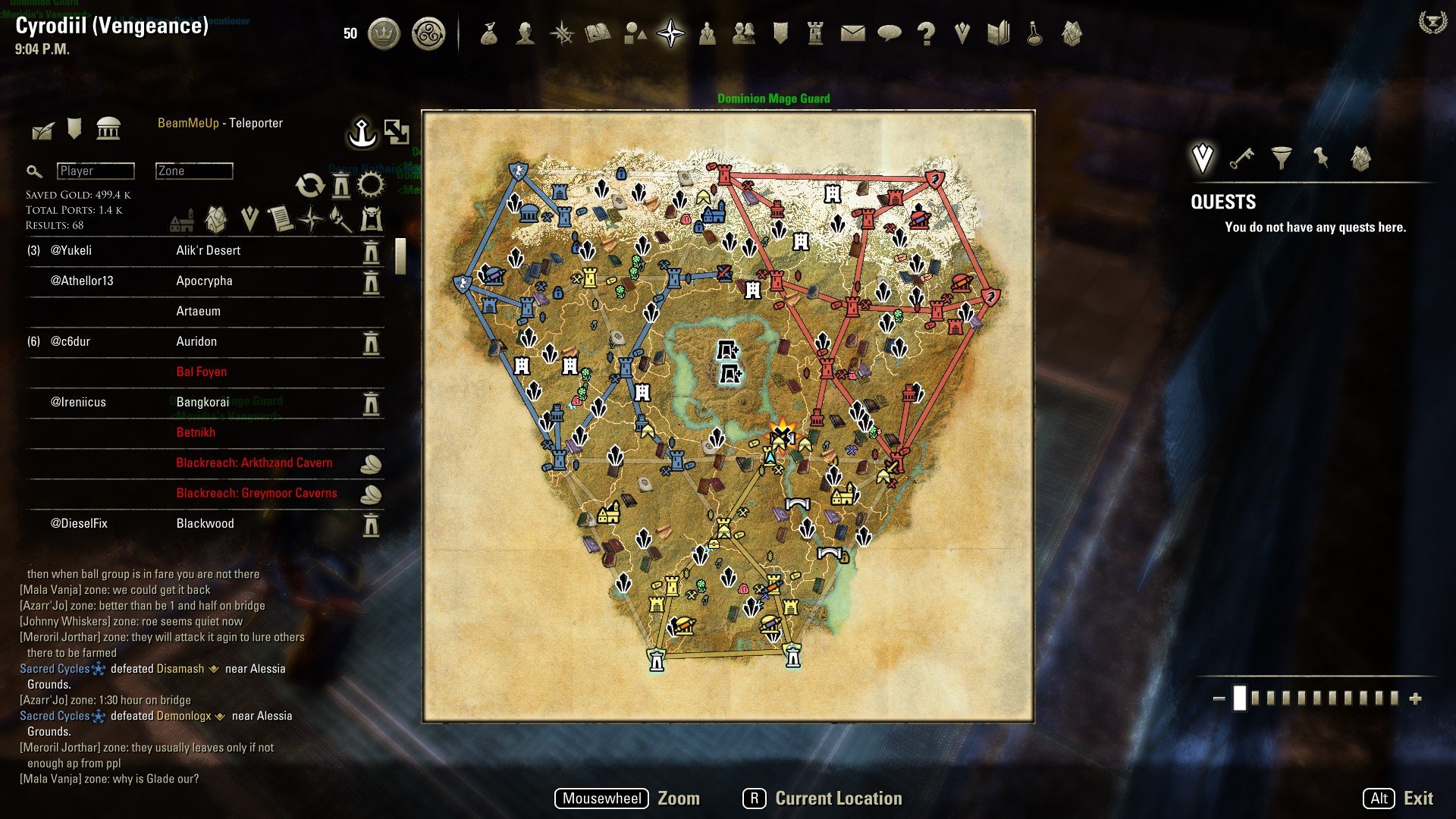1456x819 pixels.
Task: Click the Player search field
Action: click(96, 171)
